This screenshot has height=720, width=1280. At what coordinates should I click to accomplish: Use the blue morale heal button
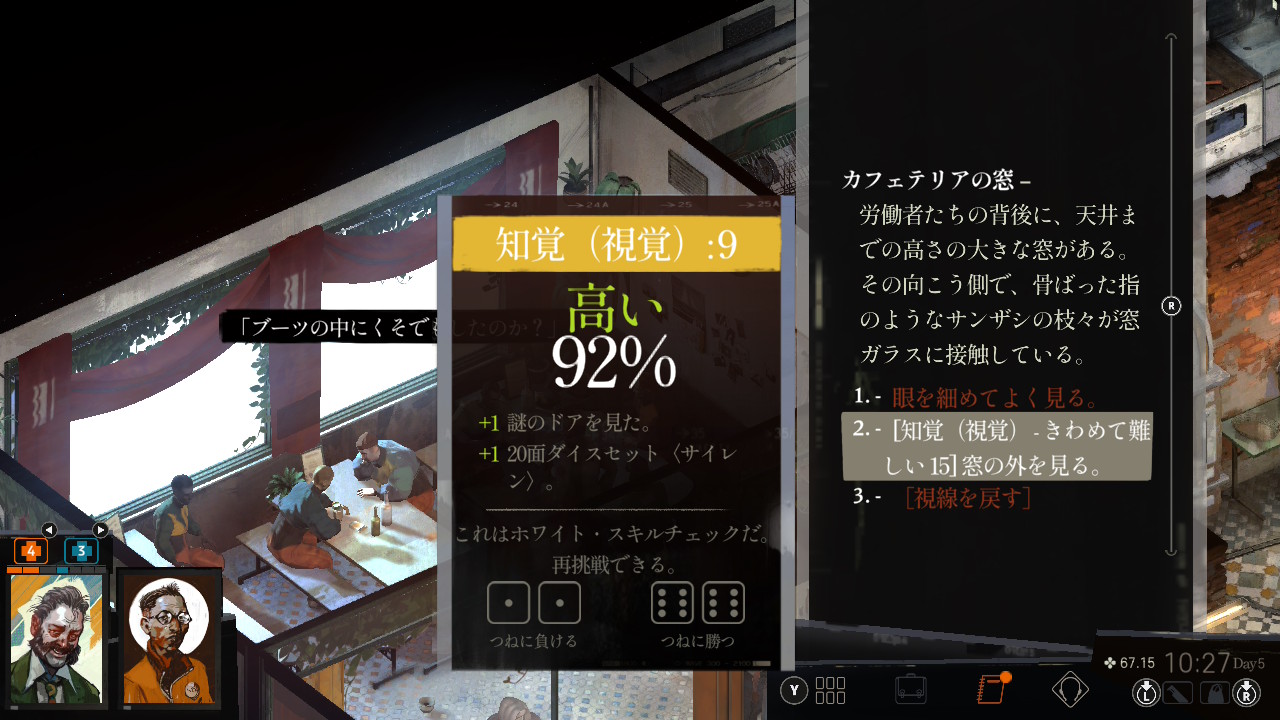(81, 550)
